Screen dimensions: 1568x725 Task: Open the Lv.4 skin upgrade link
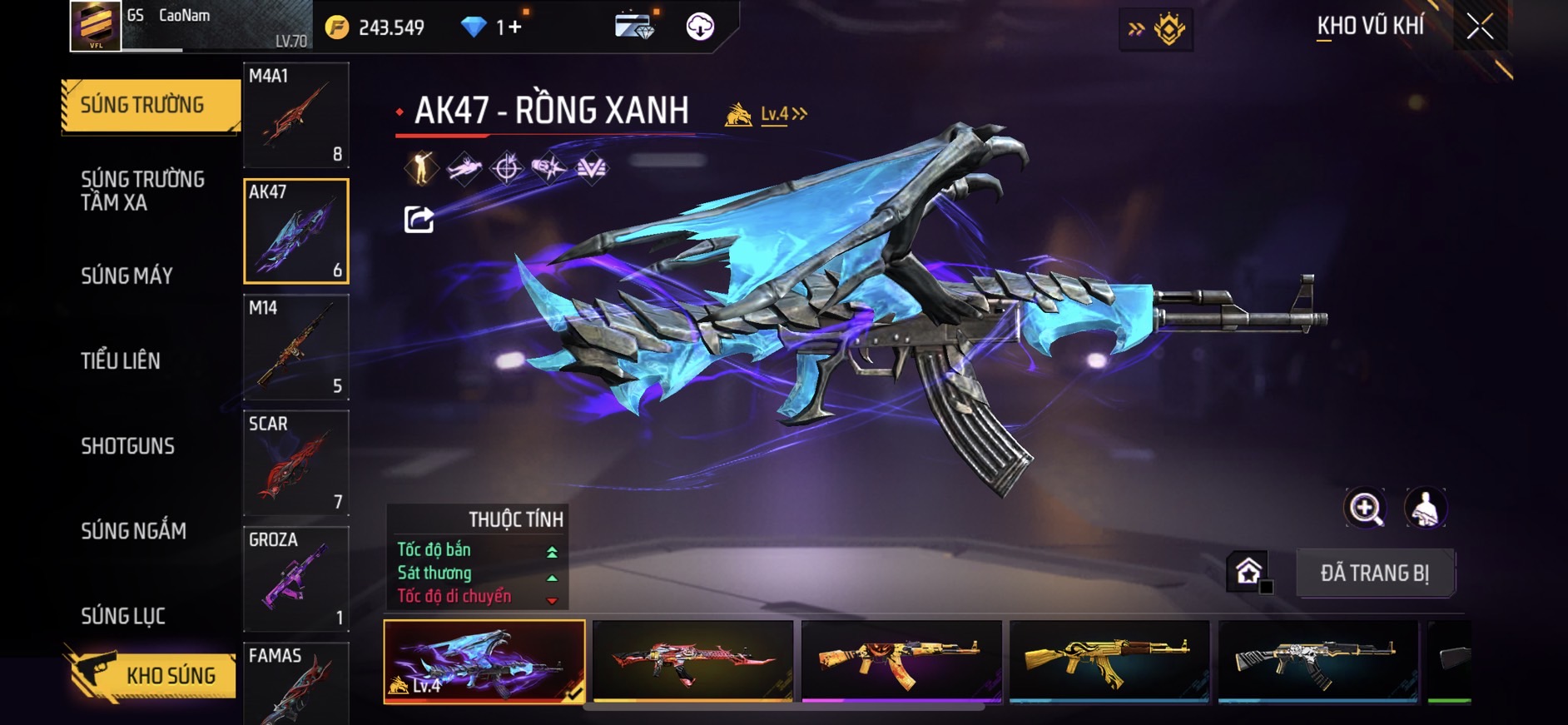coord(782,114)
